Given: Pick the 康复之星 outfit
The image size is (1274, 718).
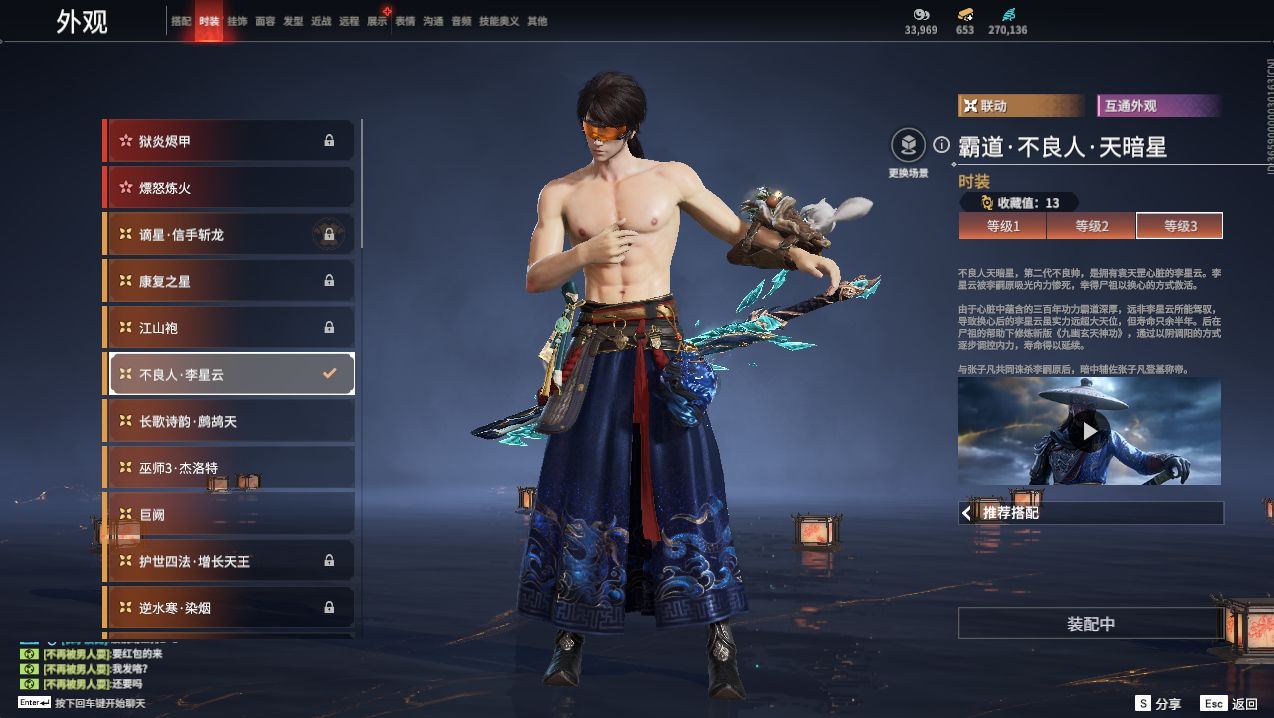Looking at the screenshot, I should point(229,281).
